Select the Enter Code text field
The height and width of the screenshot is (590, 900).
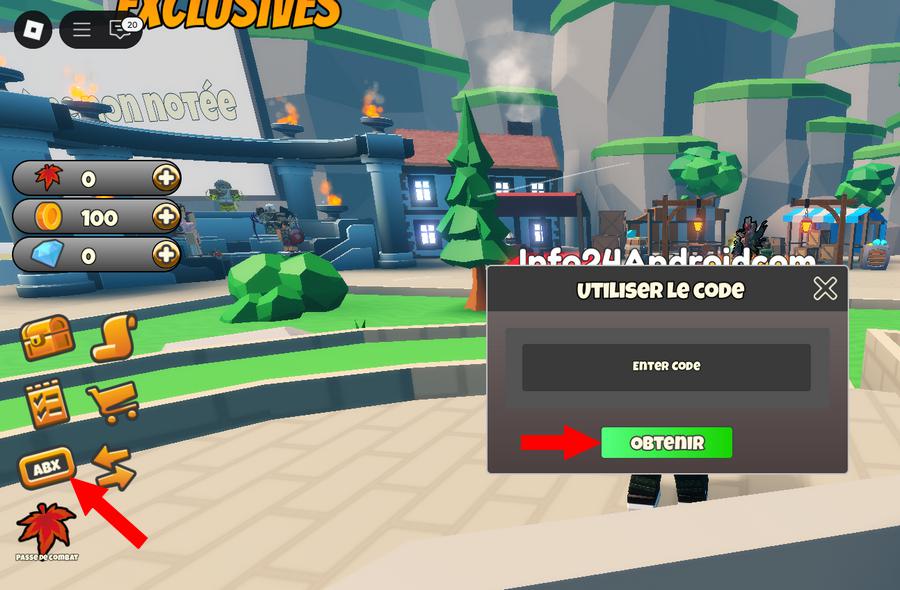pos(666,367)
